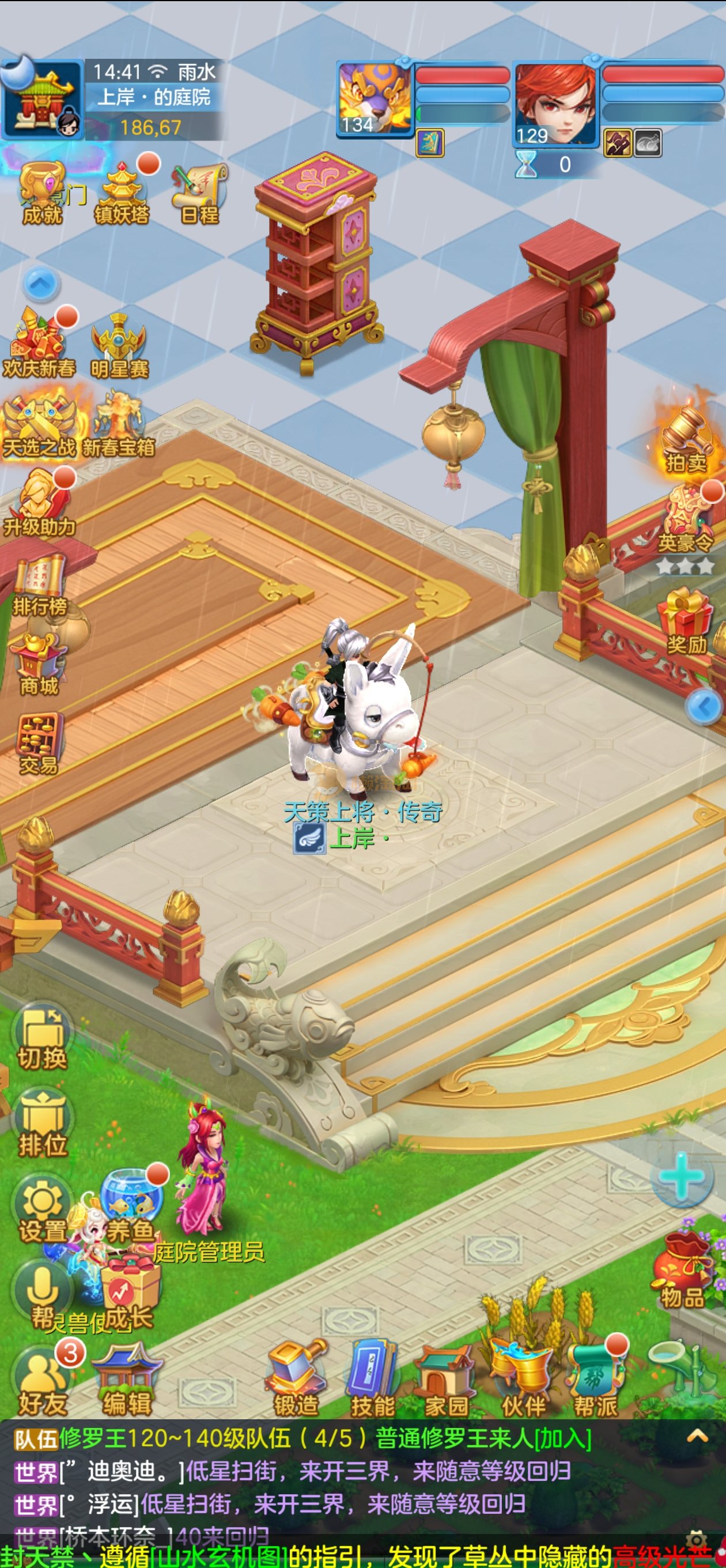Open the 好友 friends list
Screen dimensions: 726x1568
[x=42, y=1381]
